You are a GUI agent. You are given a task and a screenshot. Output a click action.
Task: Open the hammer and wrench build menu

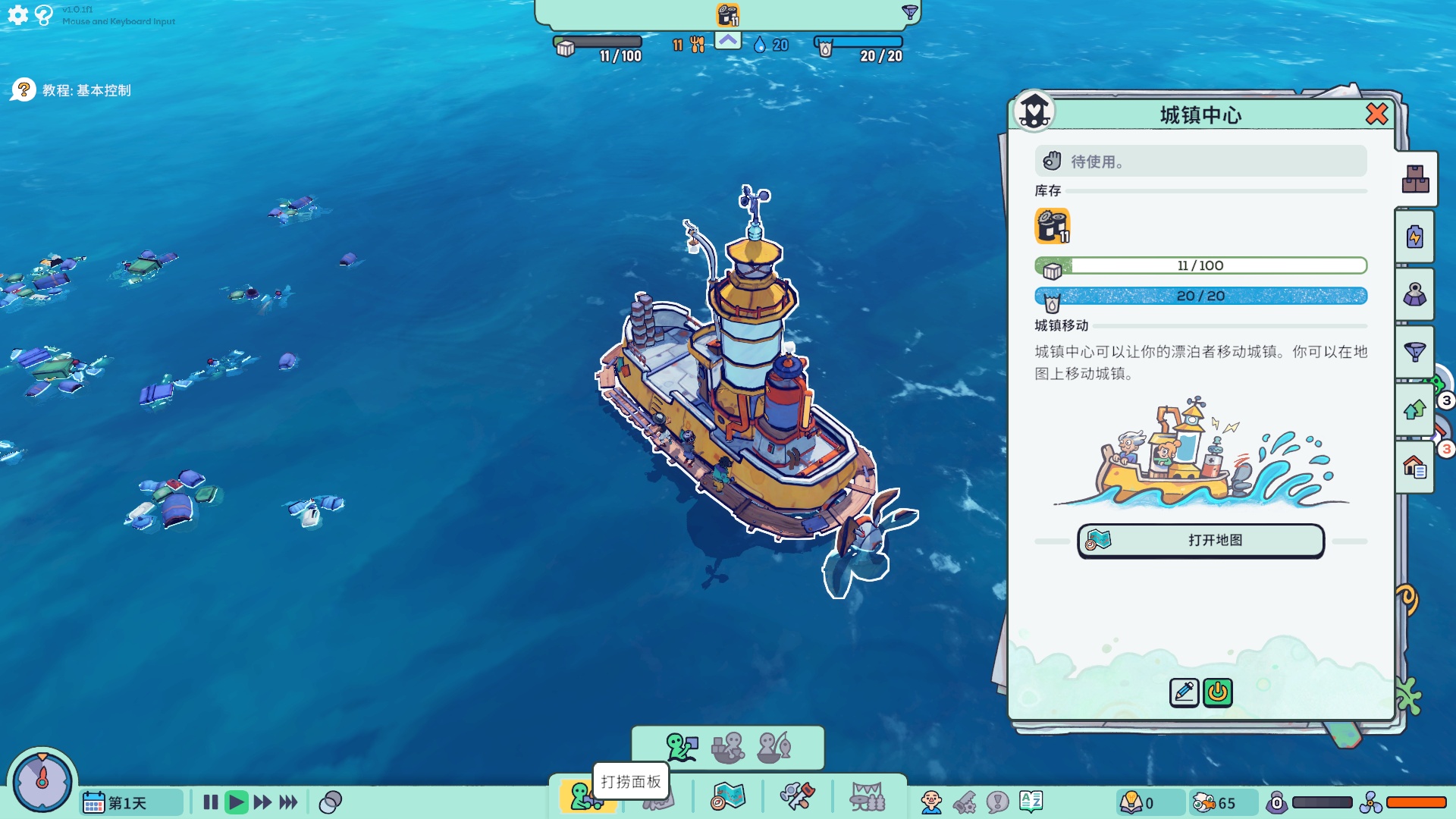click(797, 797)
